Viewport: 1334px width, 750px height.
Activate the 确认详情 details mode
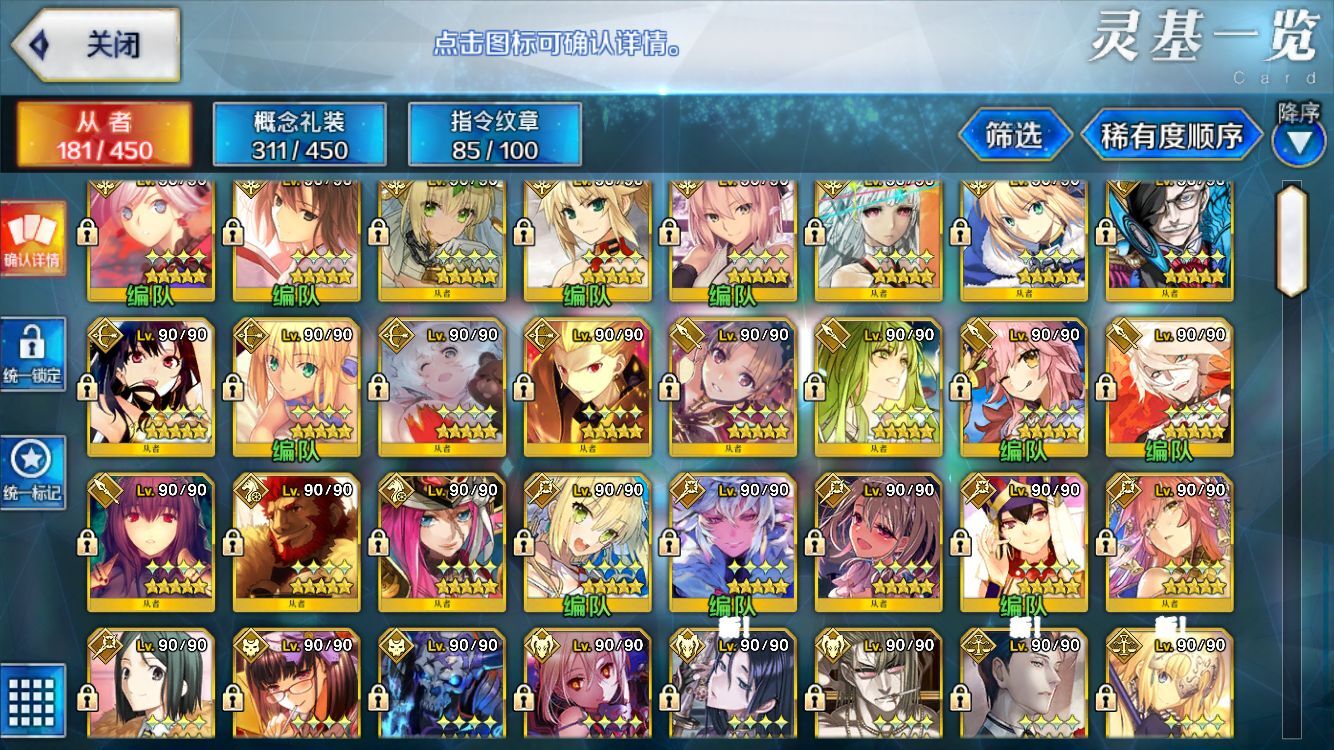pyautogui.click(x=32, y=239)
